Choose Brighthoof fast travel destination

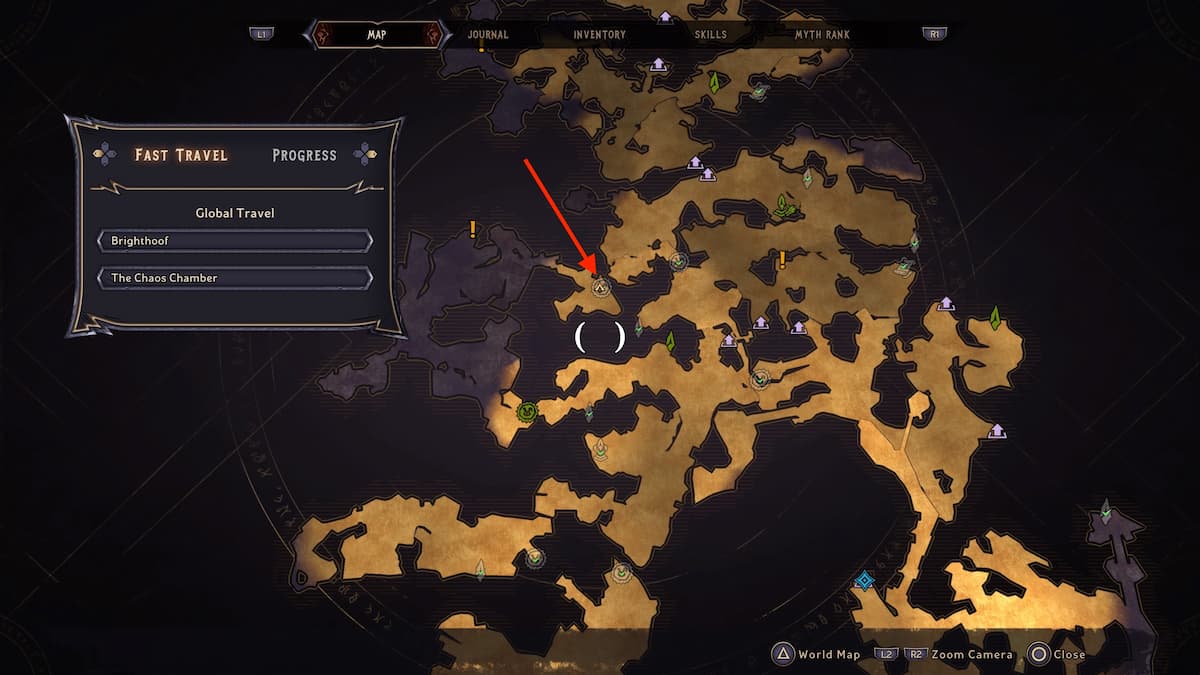coord(235,241)
